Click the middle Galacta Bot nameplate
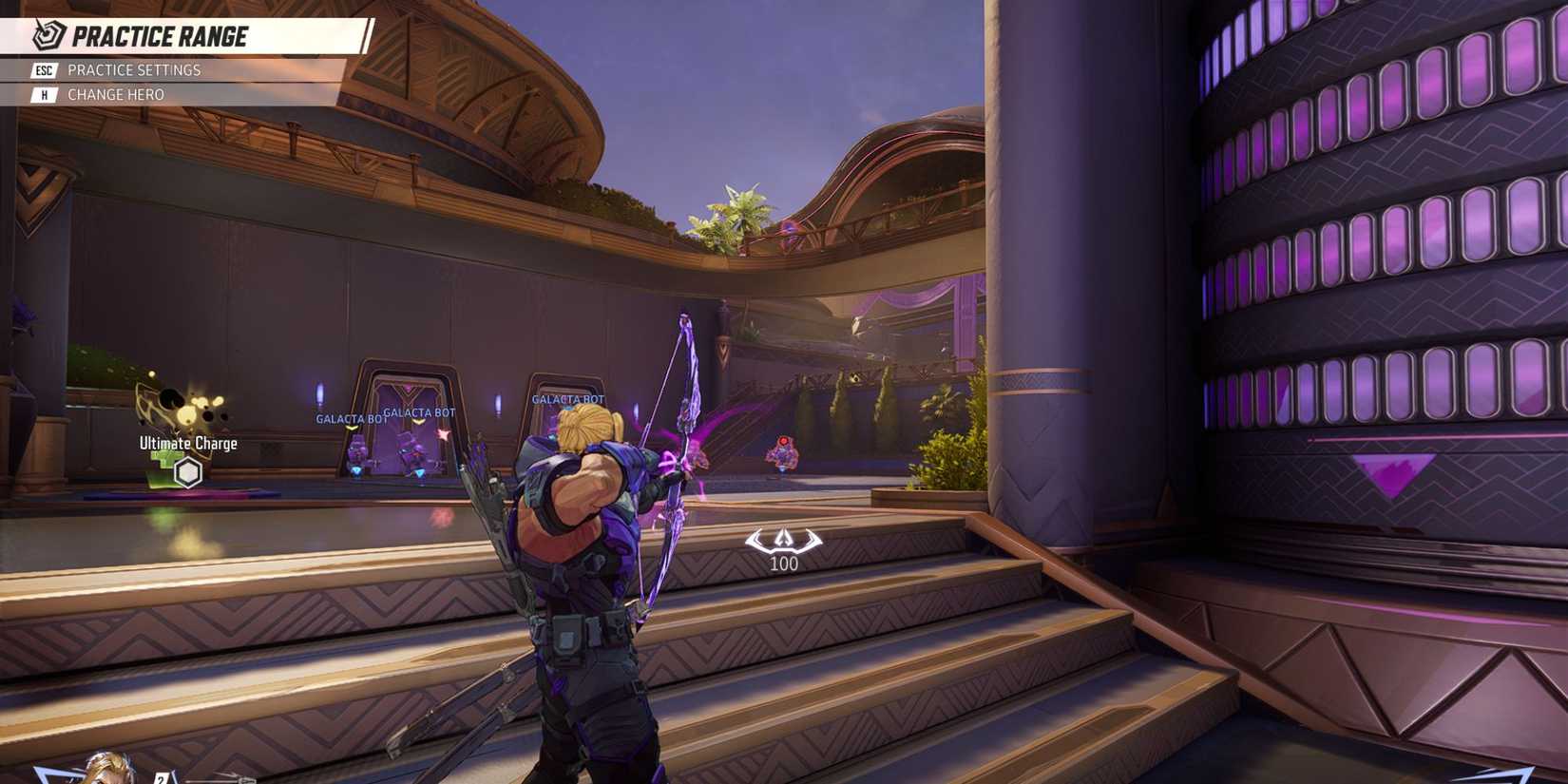Image resolution: width=1568 pixels, height=784 pixels. (x=416, y=412)
